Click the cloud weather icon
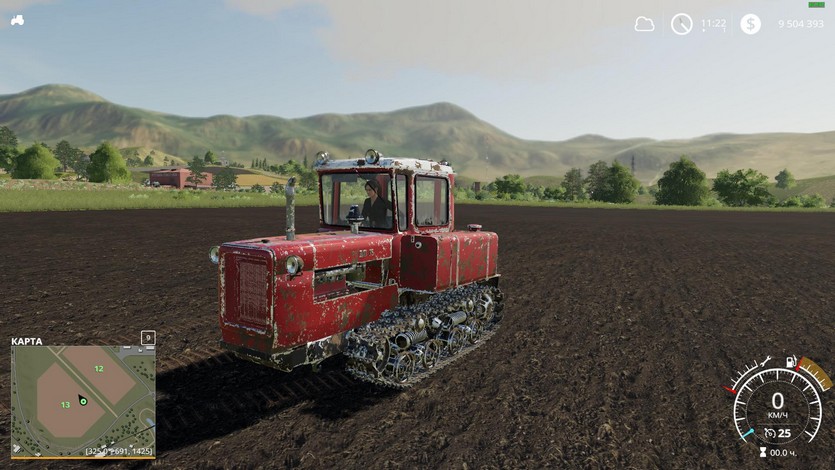This screenshot has width=835, height=470. [x=645, y=24]
